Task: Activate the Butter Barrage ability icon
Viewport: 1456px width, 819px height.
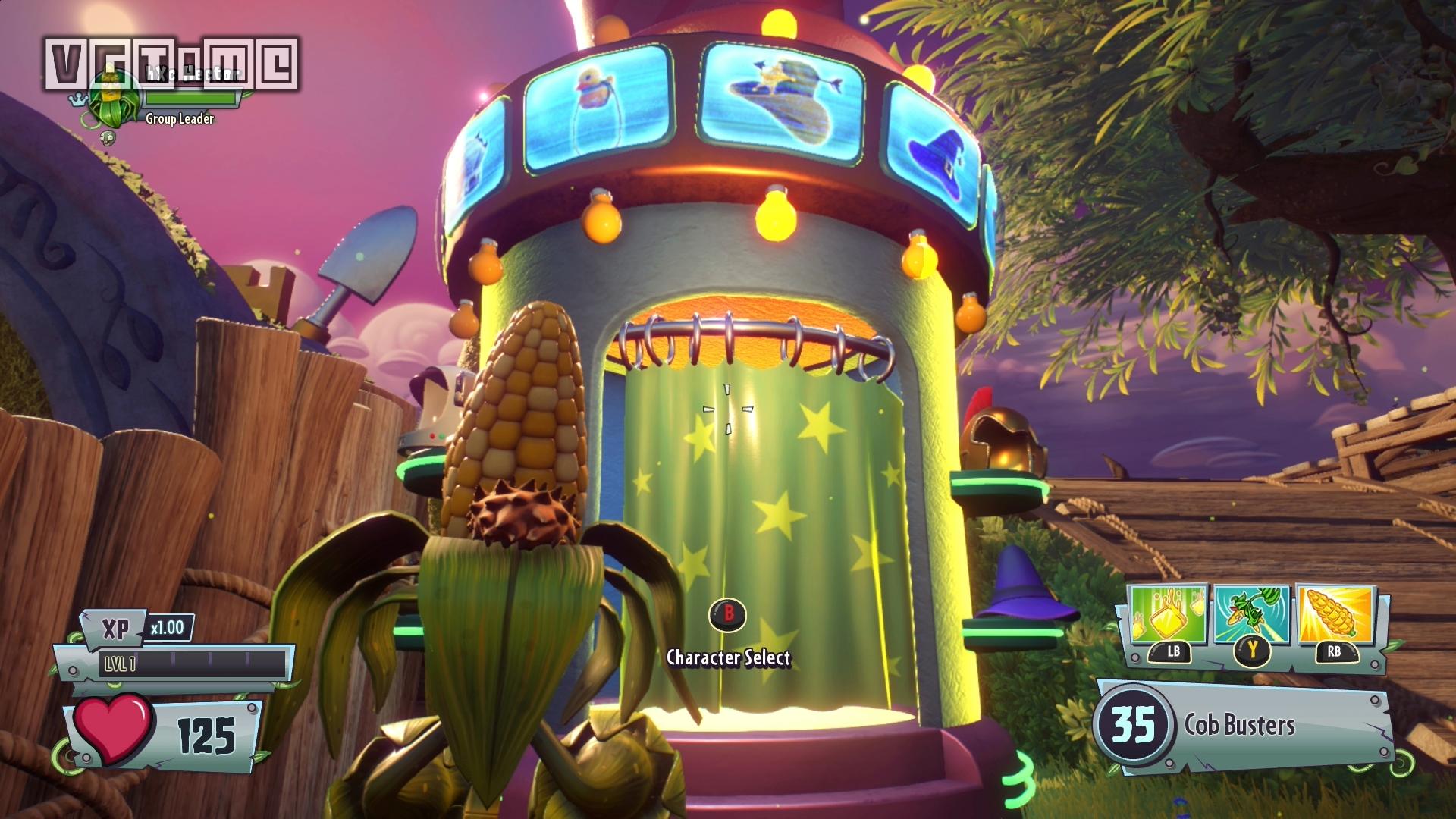Action: (1168, 615)
